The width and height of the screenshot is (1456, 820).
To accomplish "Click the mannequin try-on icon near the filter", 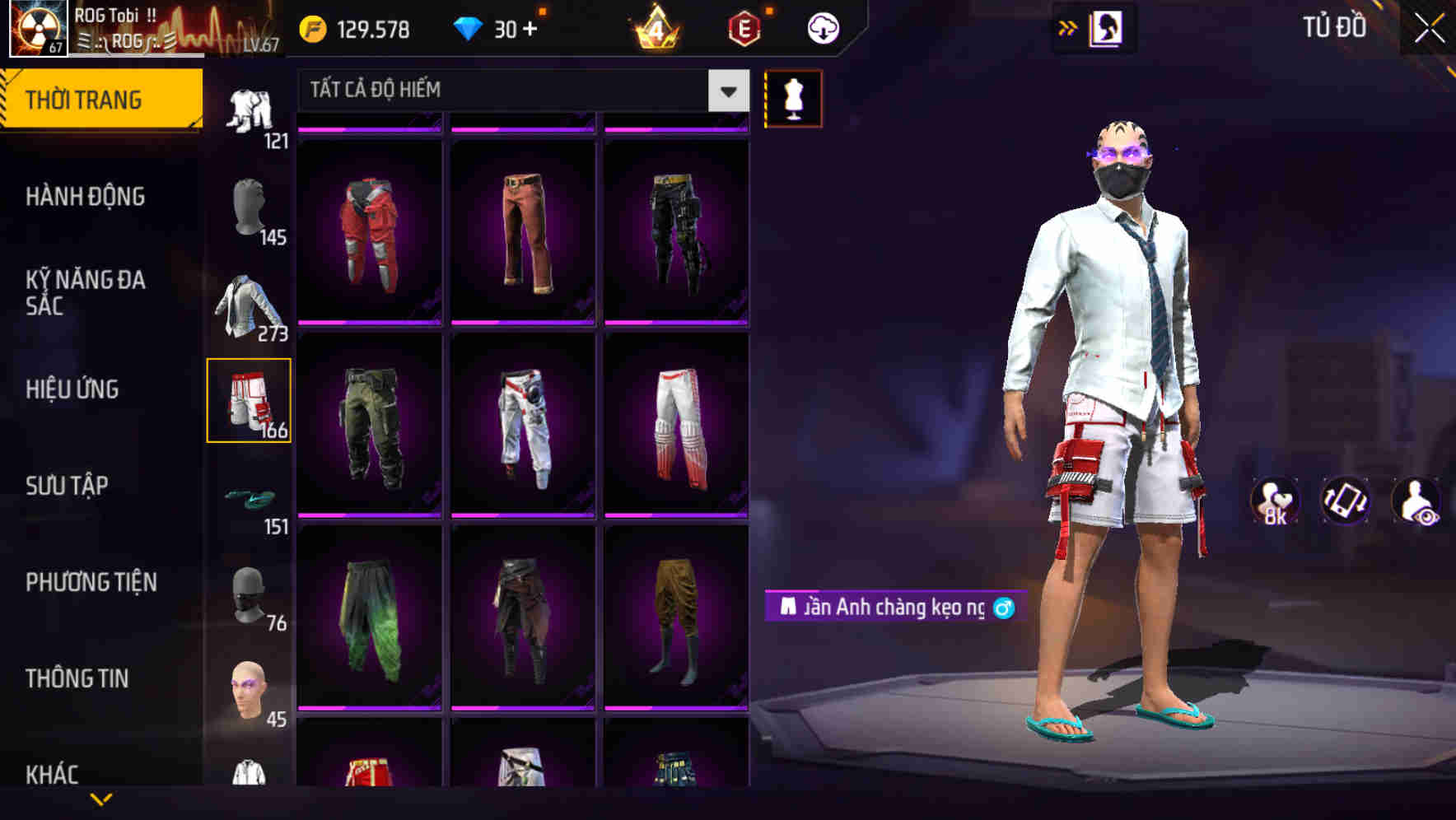I will pyautogui.click(x=793, y=98).
